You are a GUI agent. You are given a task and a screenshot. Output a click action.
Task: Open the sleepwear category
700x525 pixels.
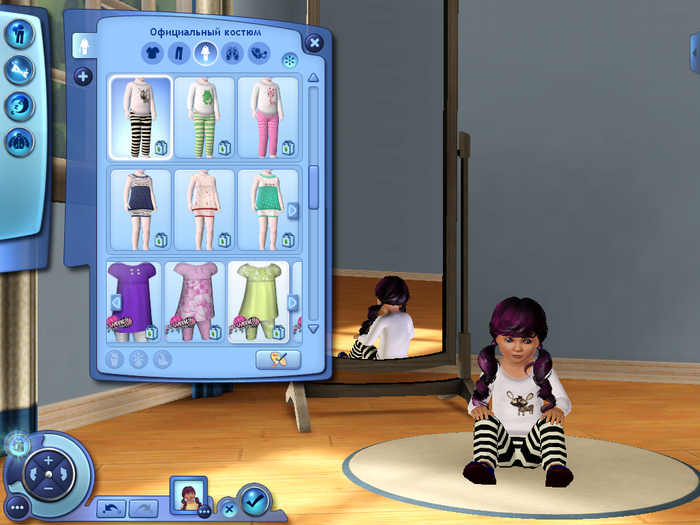20,105
